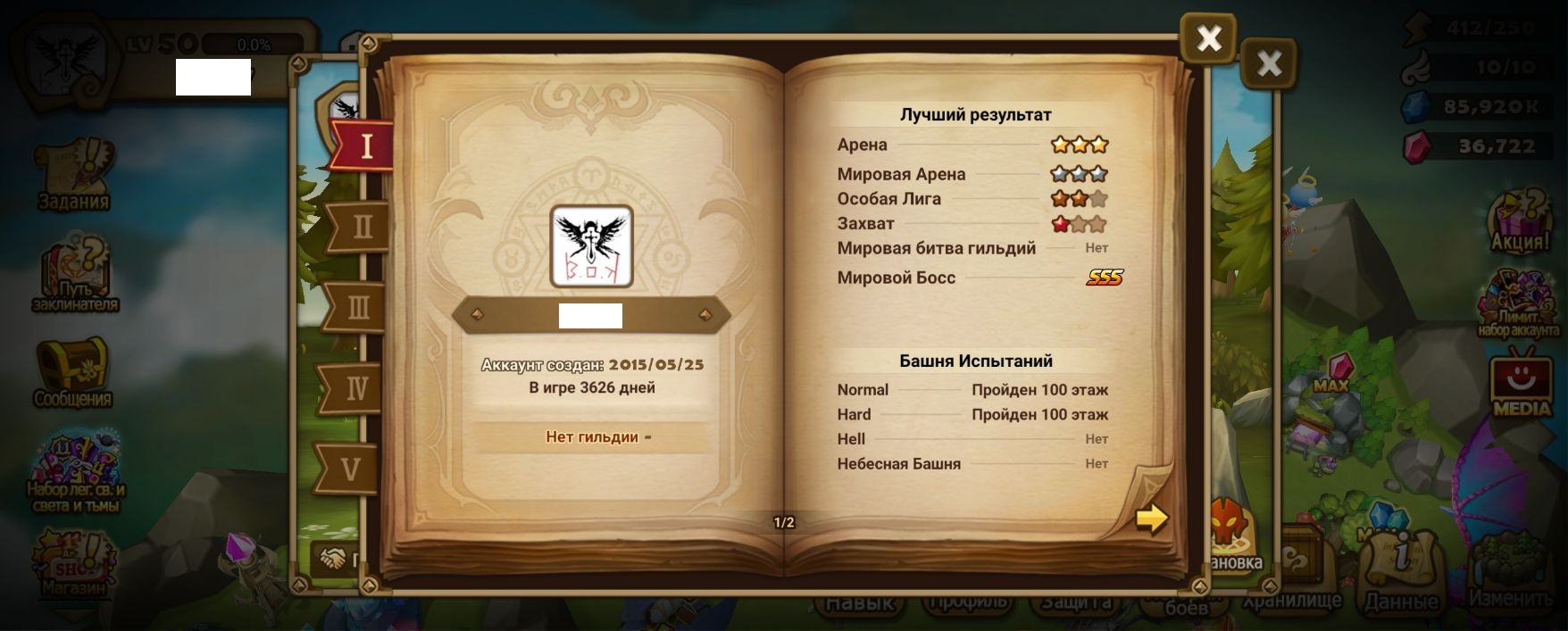The height and width of the screenshot is (631, 1568).
Task: Show bookmark tab V
Action: 351,469
